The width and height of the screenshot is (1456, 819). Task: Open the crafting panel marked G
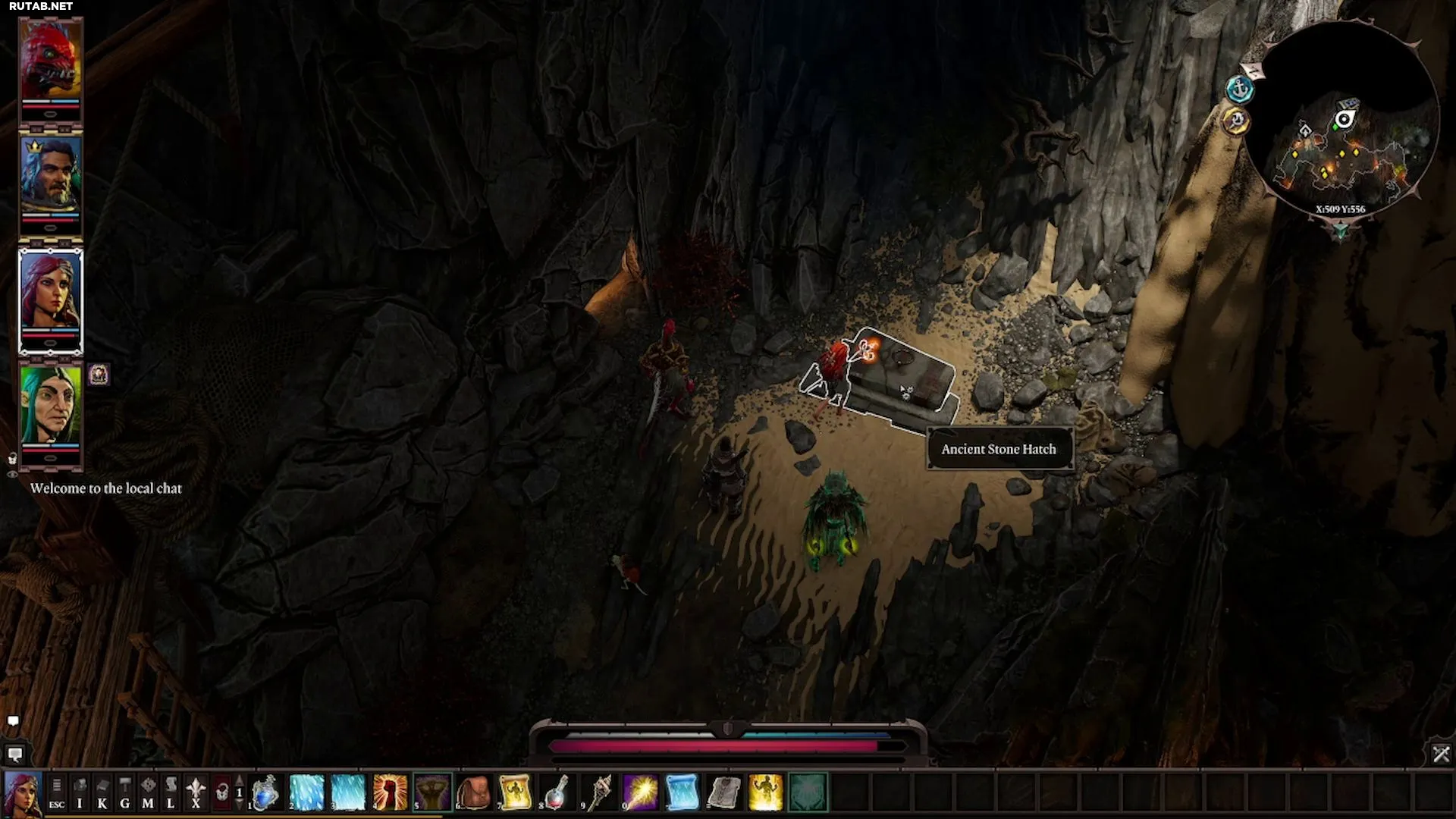click(x=125, y=792)
